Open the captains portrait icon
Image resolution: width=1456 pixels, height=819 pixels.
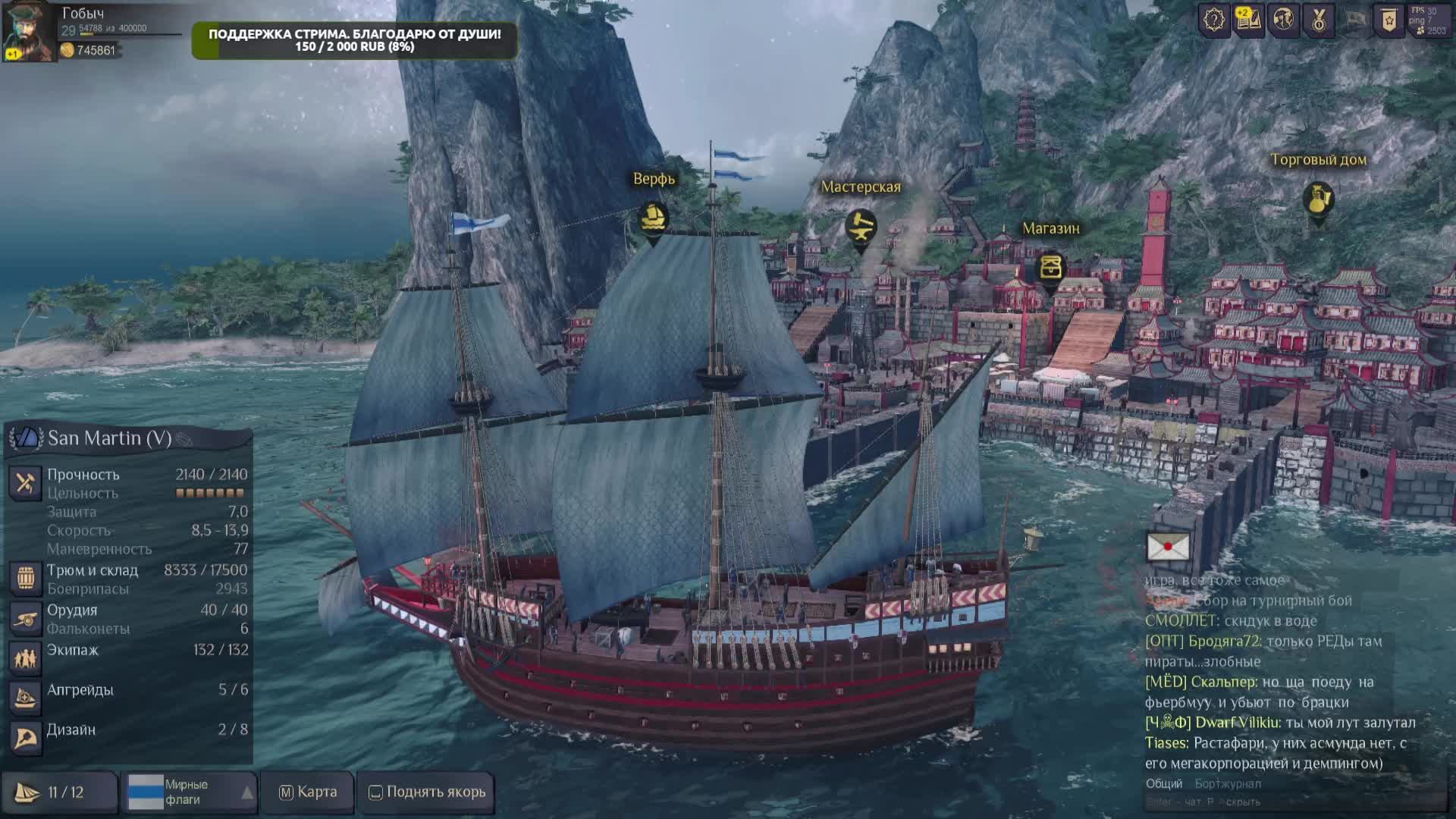(x=27, y=32)
